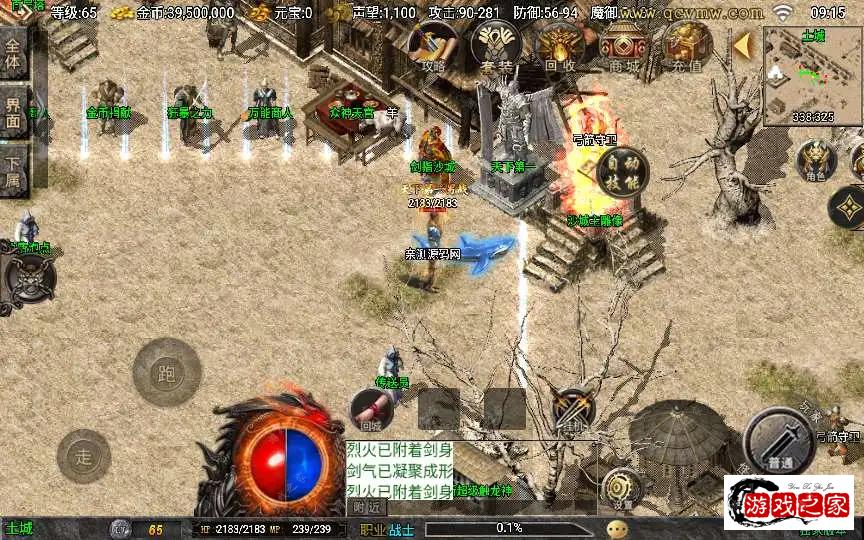Open the 角色 character sheet

point(816,161)
